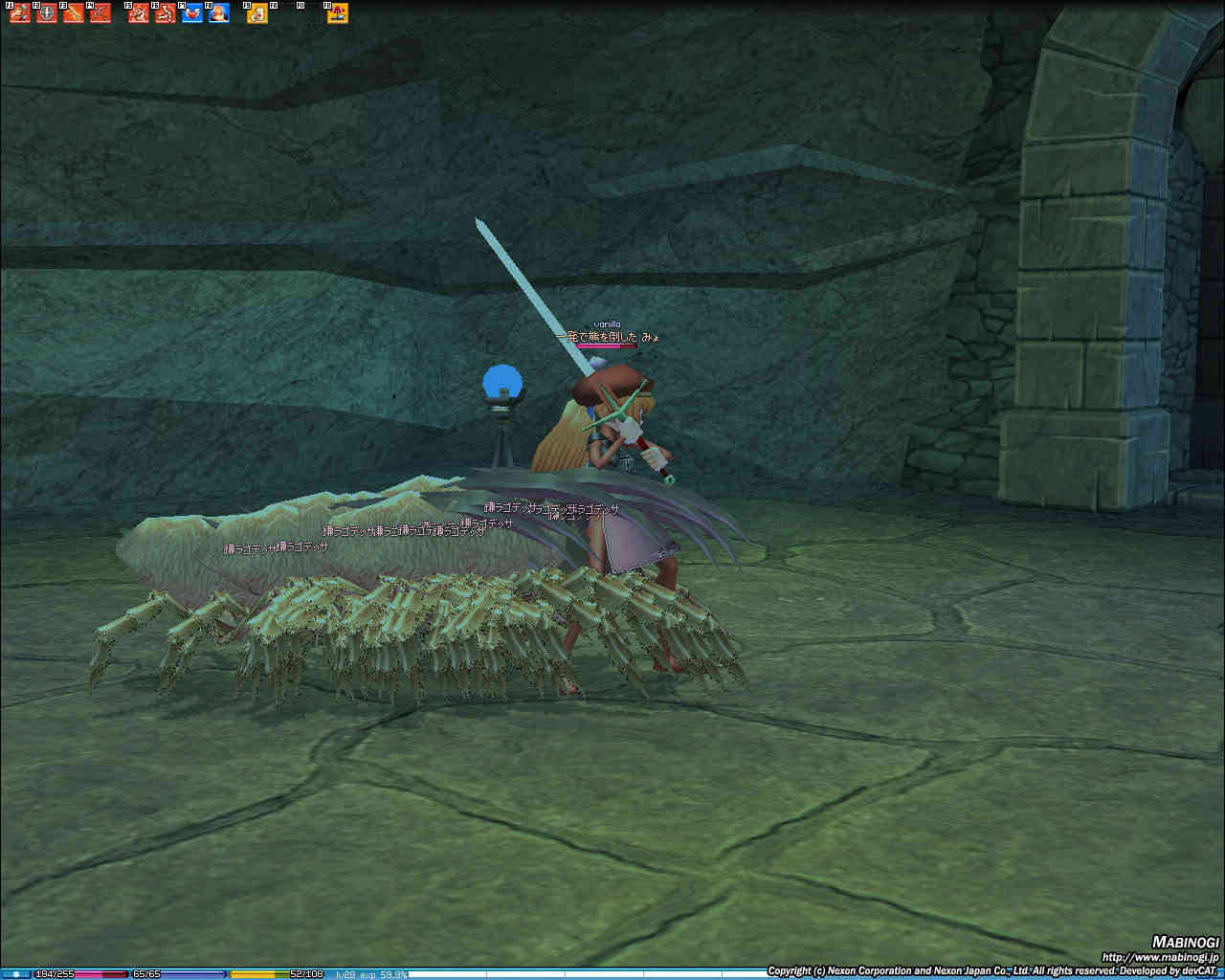Activate the F5 red fighter skill icon
The width and height of the screenshot is (1225, 980).
click(x=139, y=13)
